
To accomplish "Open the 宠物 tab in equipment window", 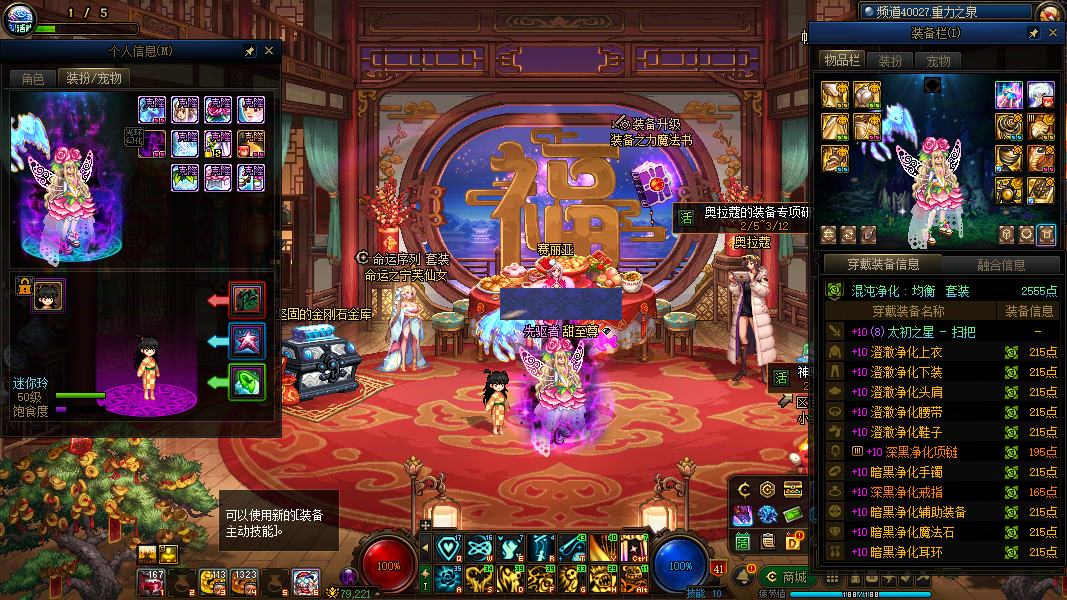I will pyautogui.click(x=938, y=61).
